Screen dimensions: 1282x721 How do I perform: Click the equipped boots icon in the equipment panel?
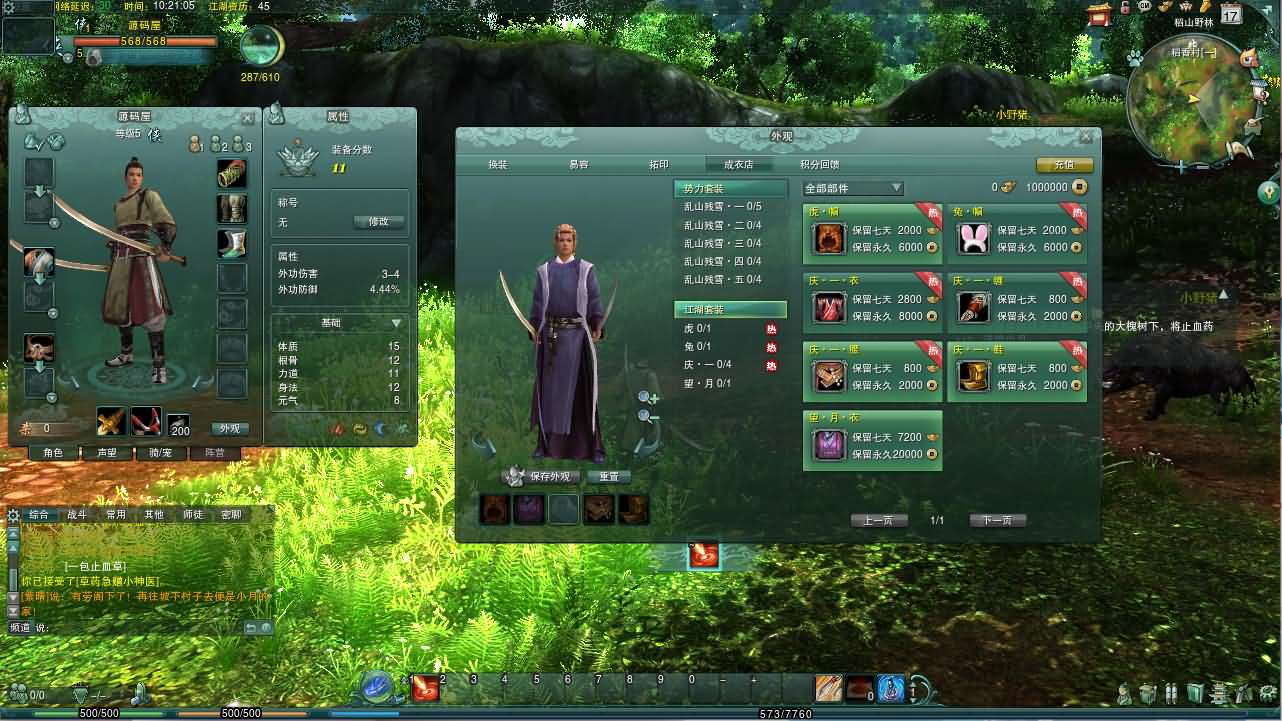tap(232, 240)
